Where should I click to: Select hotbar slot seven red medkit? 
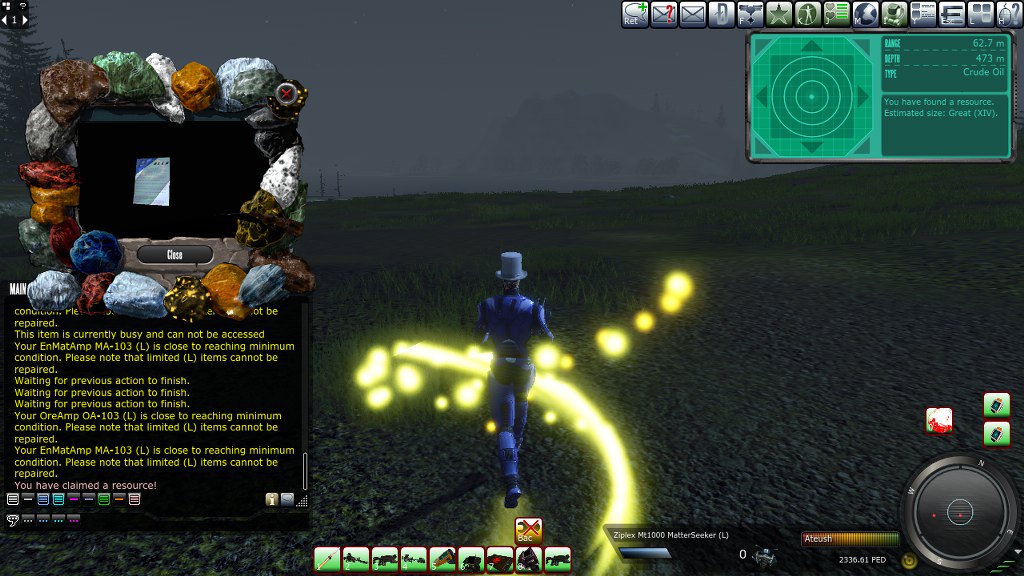500,560
